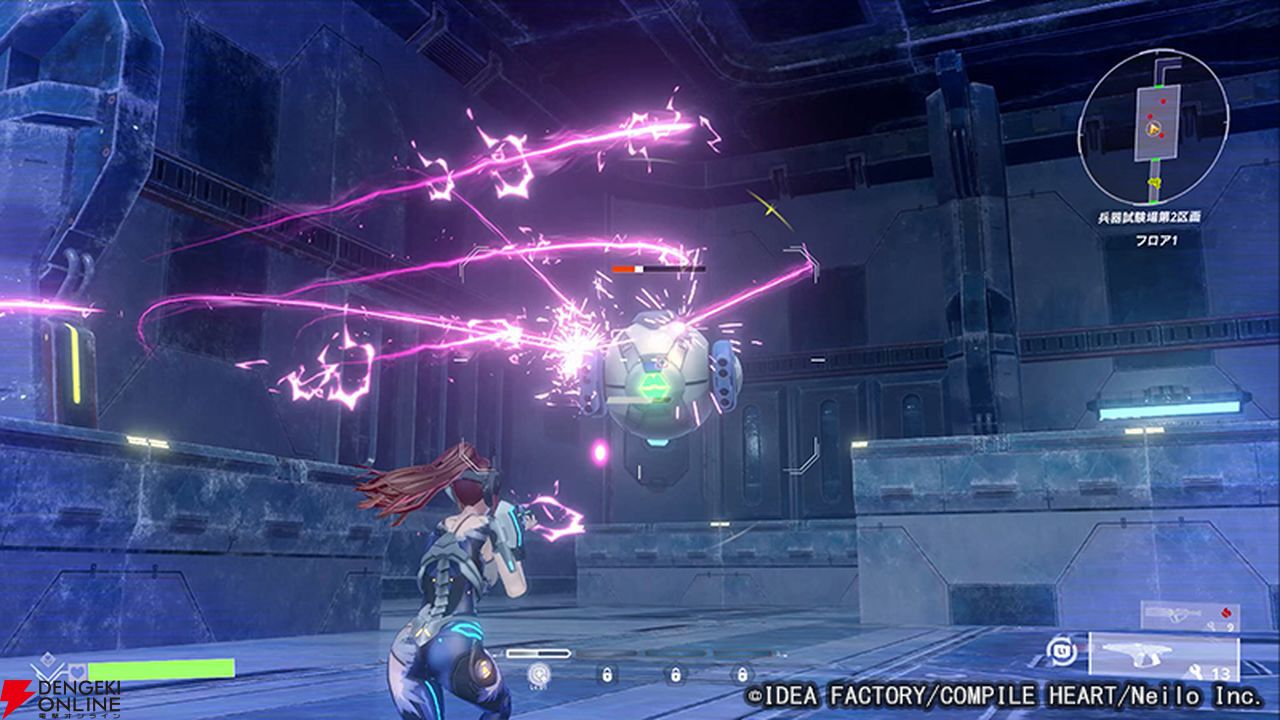
Task: Unlock the rightmost padlock slot
Action: point(743,674)
